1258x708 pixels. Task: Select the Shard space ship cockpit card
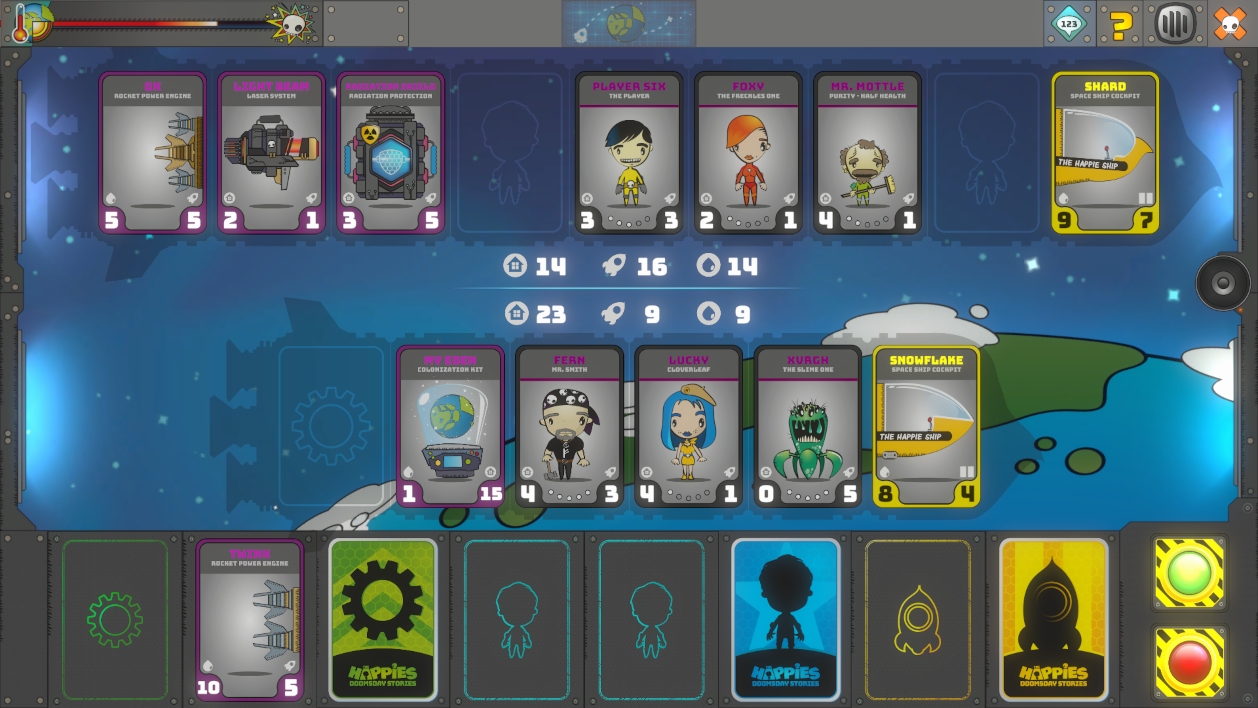pos(1105,153)
